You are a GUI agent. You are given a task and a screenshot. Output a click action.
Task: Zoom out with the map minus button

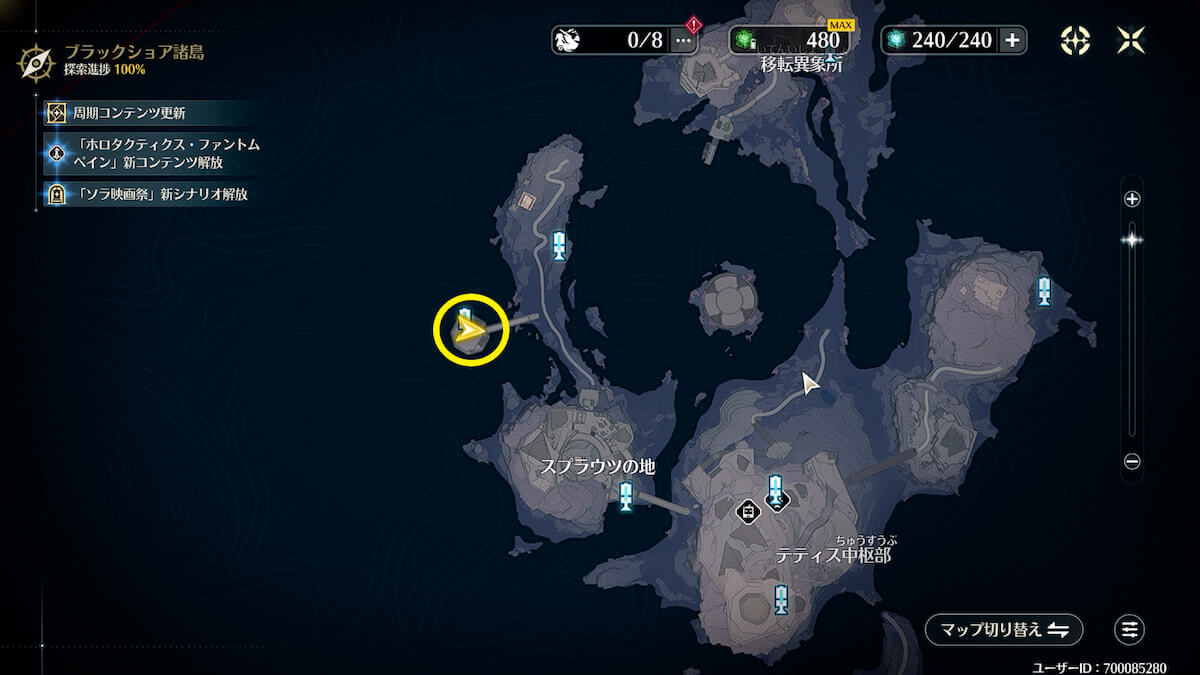click(x=1132, y=462)
